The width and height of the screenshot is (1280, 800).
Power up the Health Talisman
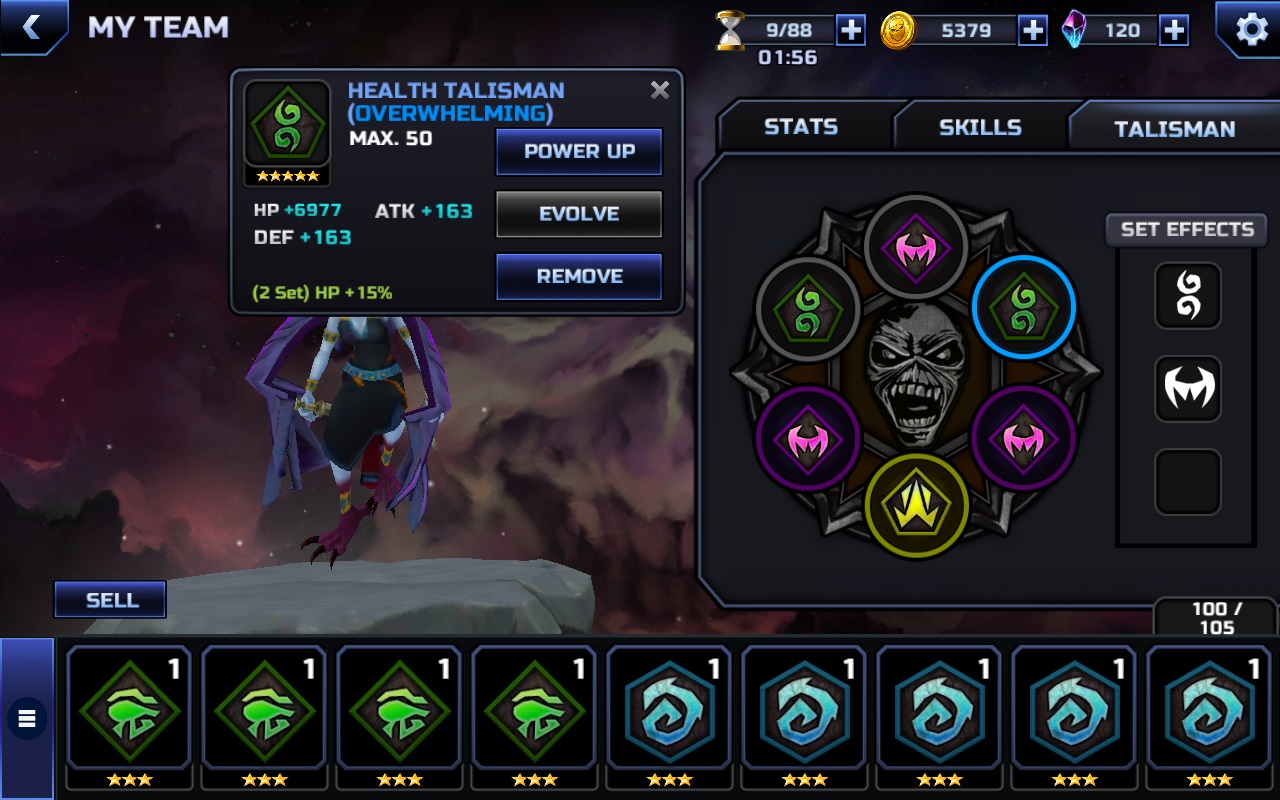pos(579,152)
